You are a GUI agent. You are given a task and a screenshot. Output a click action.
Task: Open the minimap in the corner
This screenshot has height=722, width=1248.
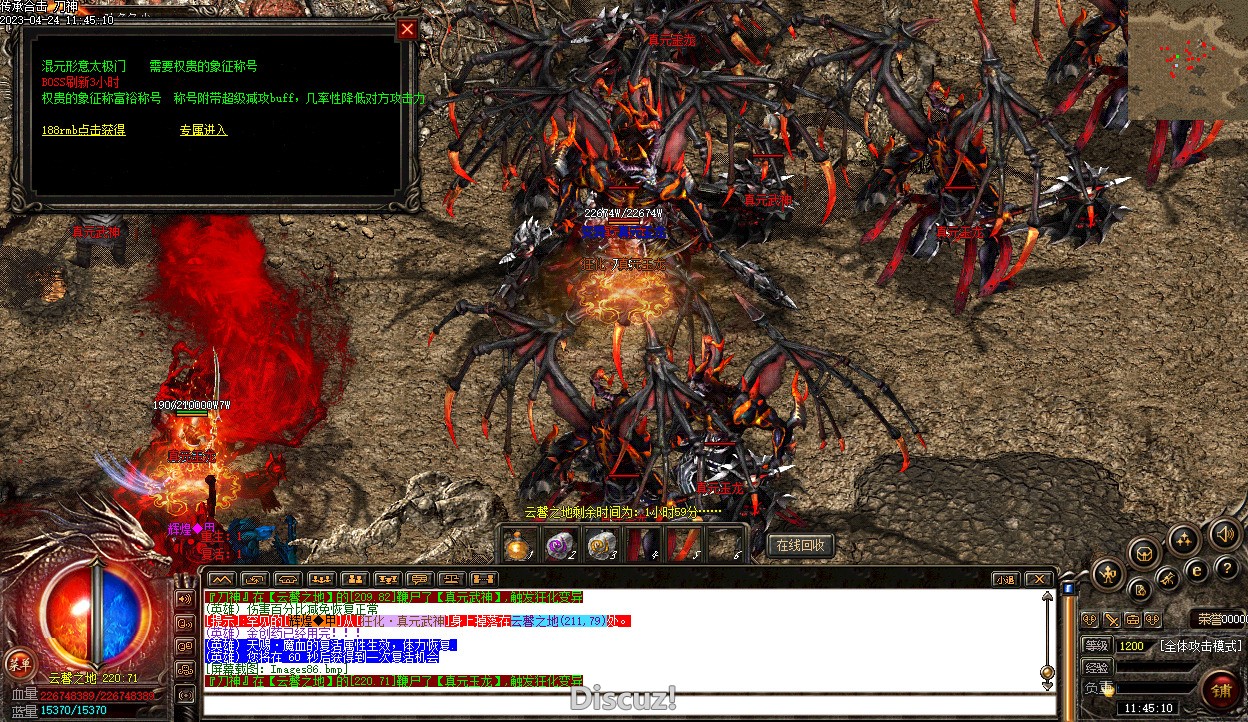tap(1188, 60)
